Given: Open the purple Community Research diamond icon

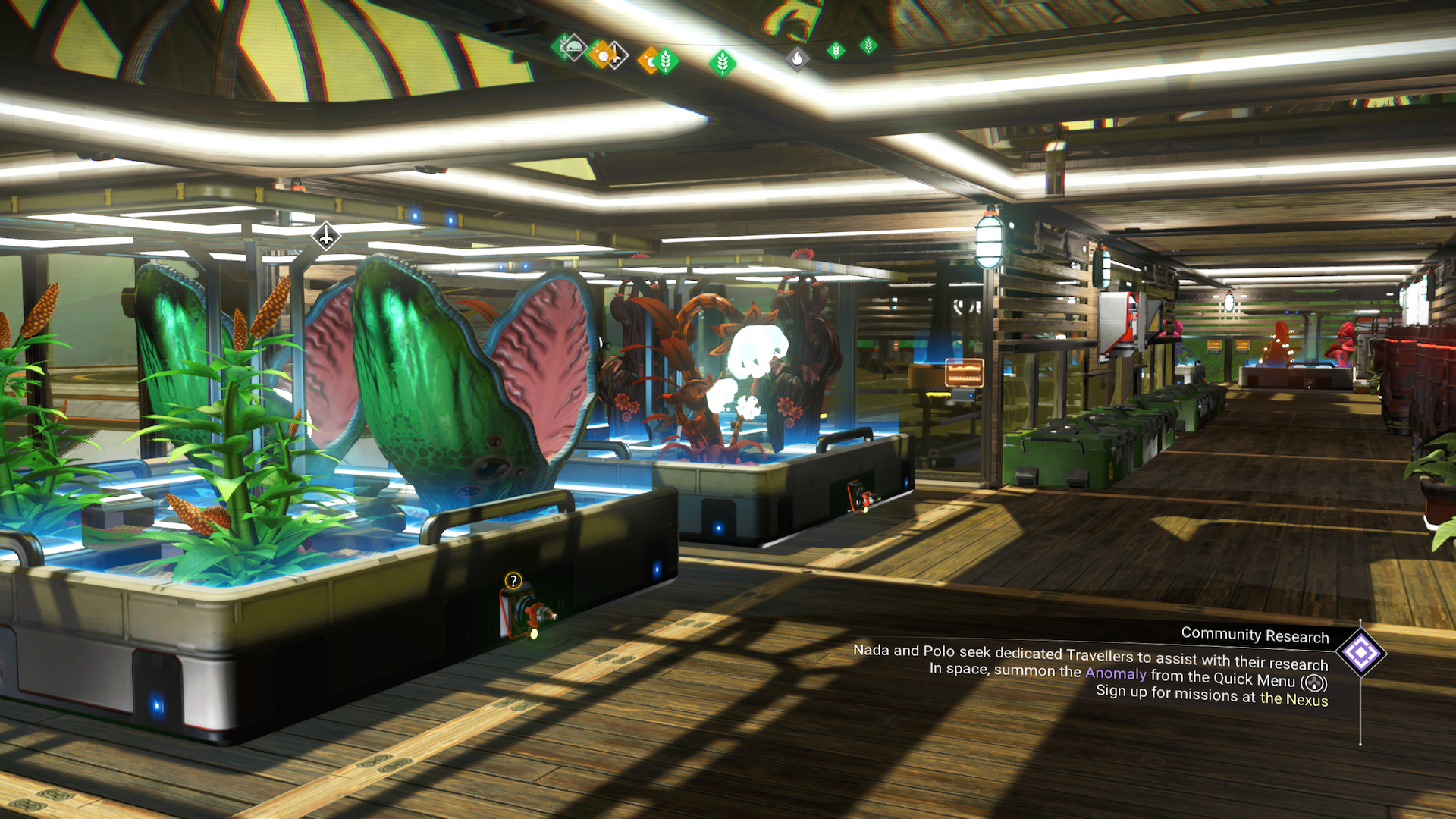Looking at the screenshot, I should (1361, 653).
